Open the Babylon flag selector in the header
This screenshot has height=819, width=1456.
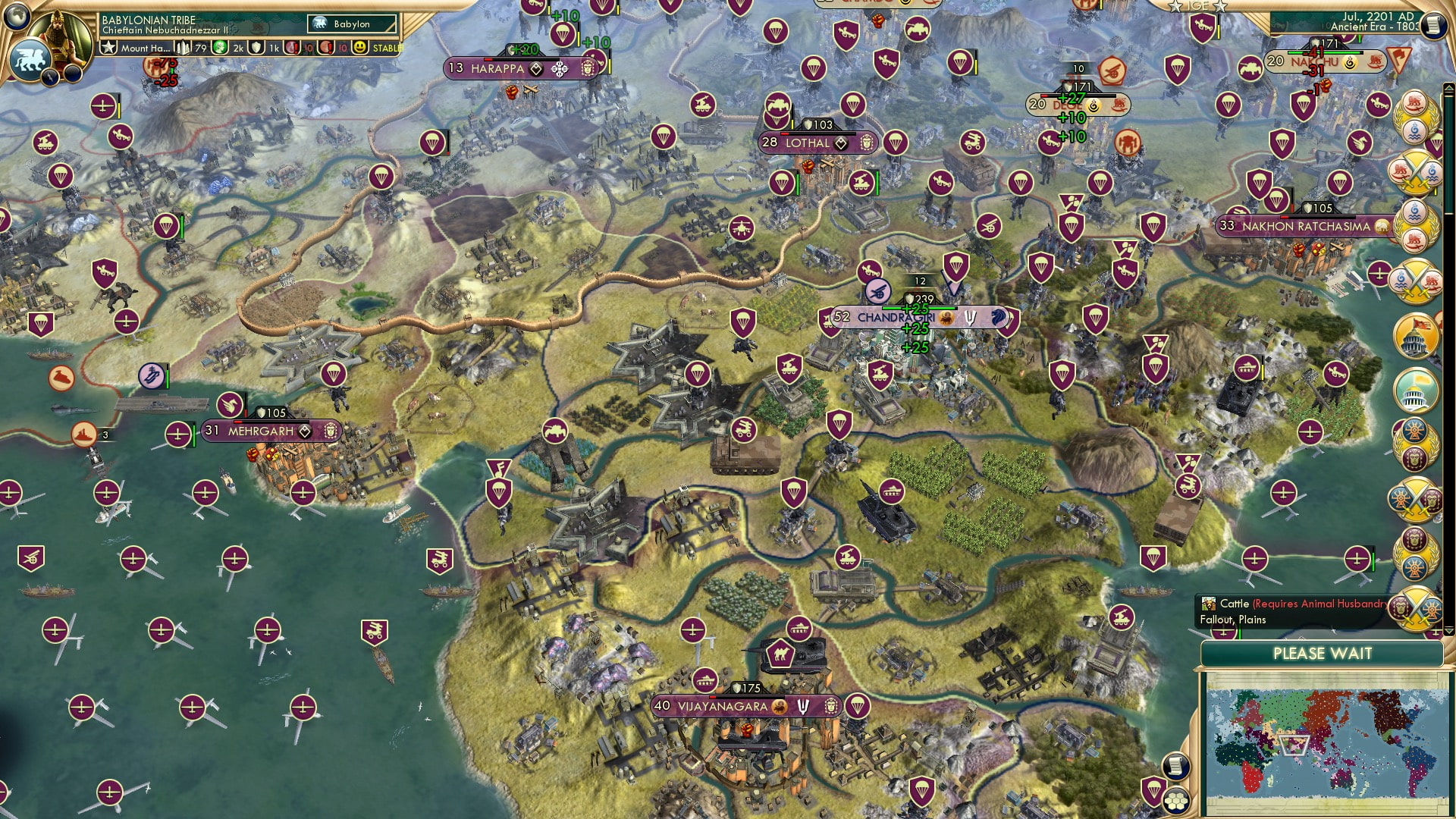point(350,24)
